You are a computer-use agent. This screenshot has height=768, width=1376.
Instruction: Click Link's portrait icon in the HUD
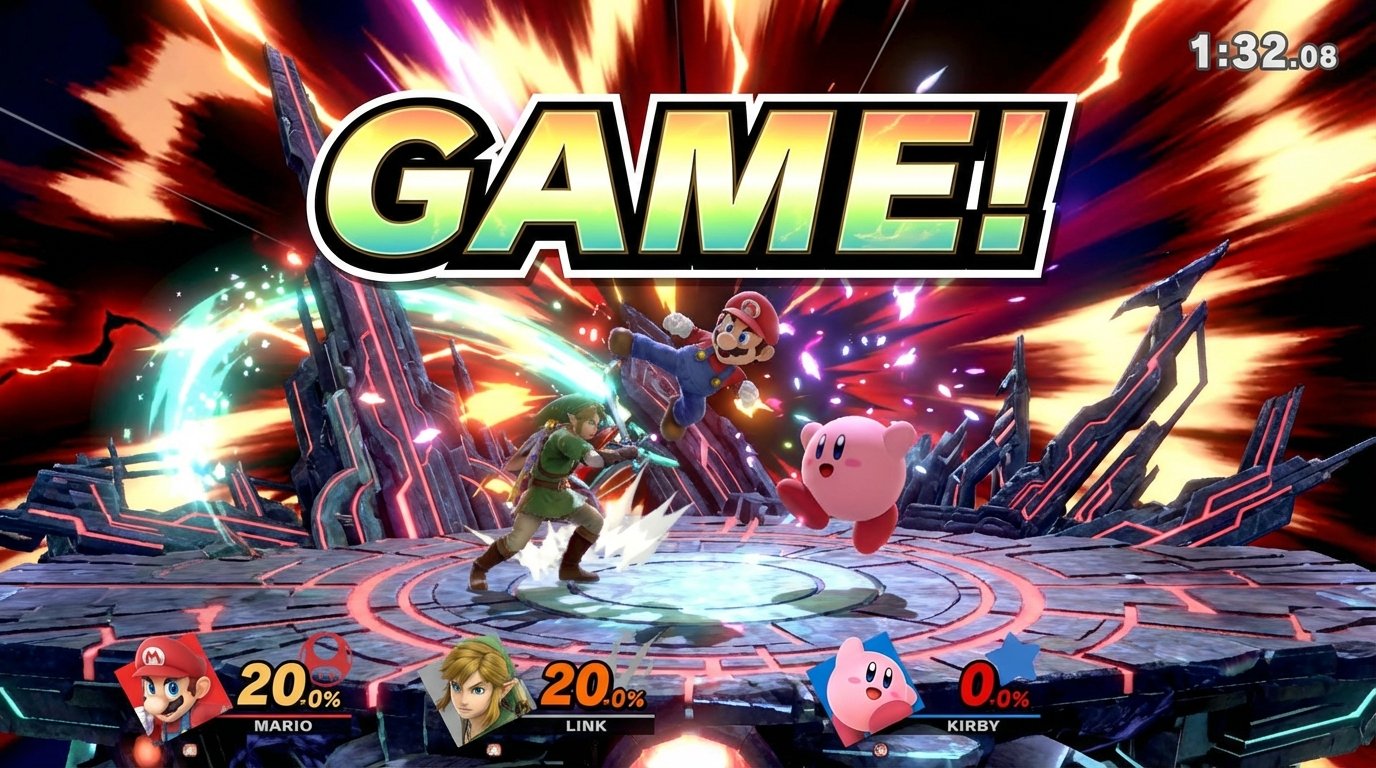tap(478, 690)
